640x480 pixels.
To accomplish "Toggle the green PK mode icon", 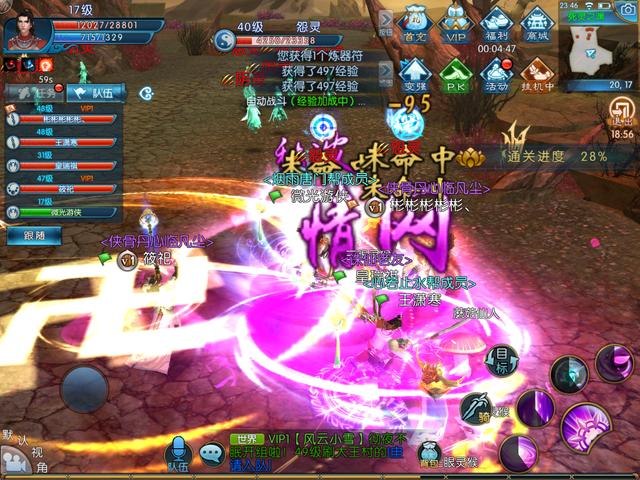I will [455, 73].
